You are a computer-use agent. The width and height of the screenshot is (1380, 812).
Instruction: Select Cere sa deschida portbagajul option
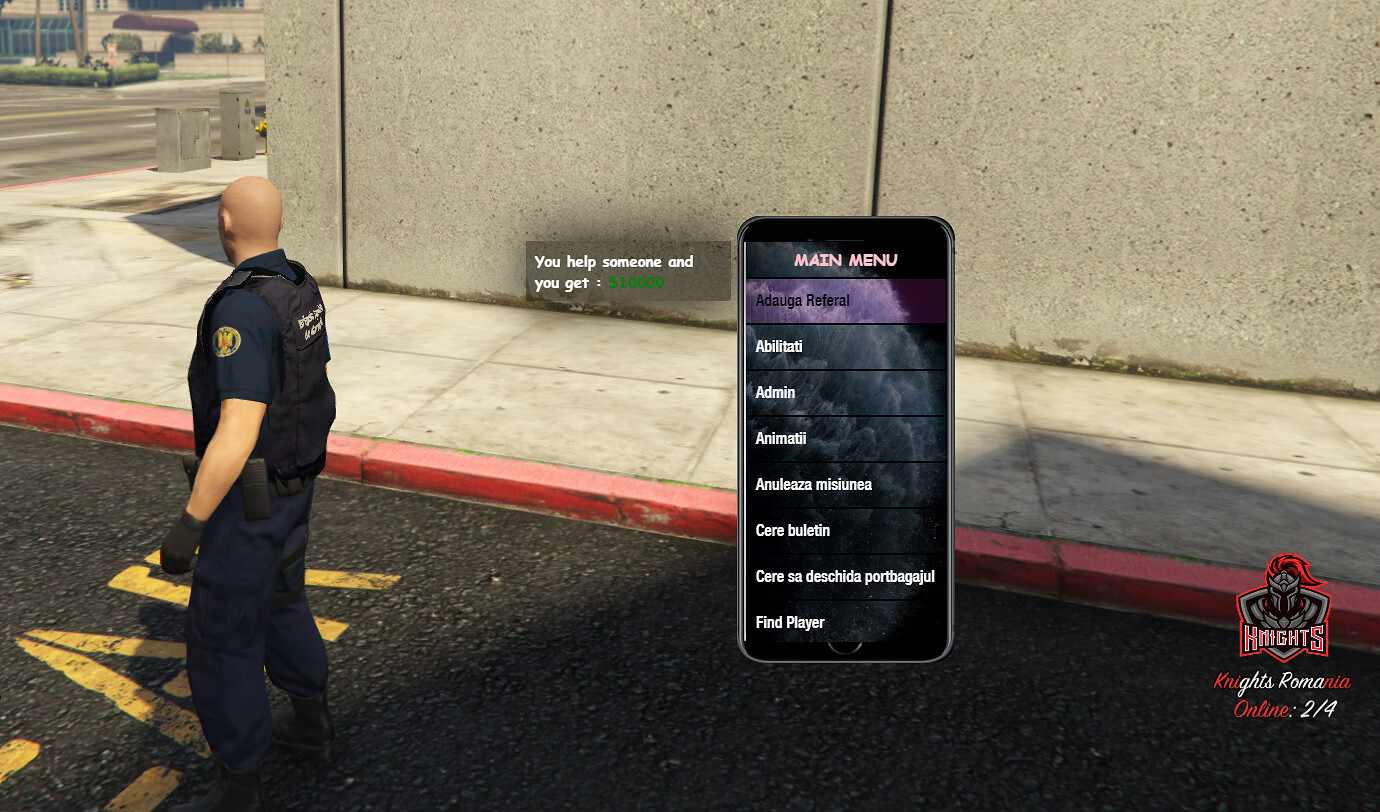coord(845,577)
